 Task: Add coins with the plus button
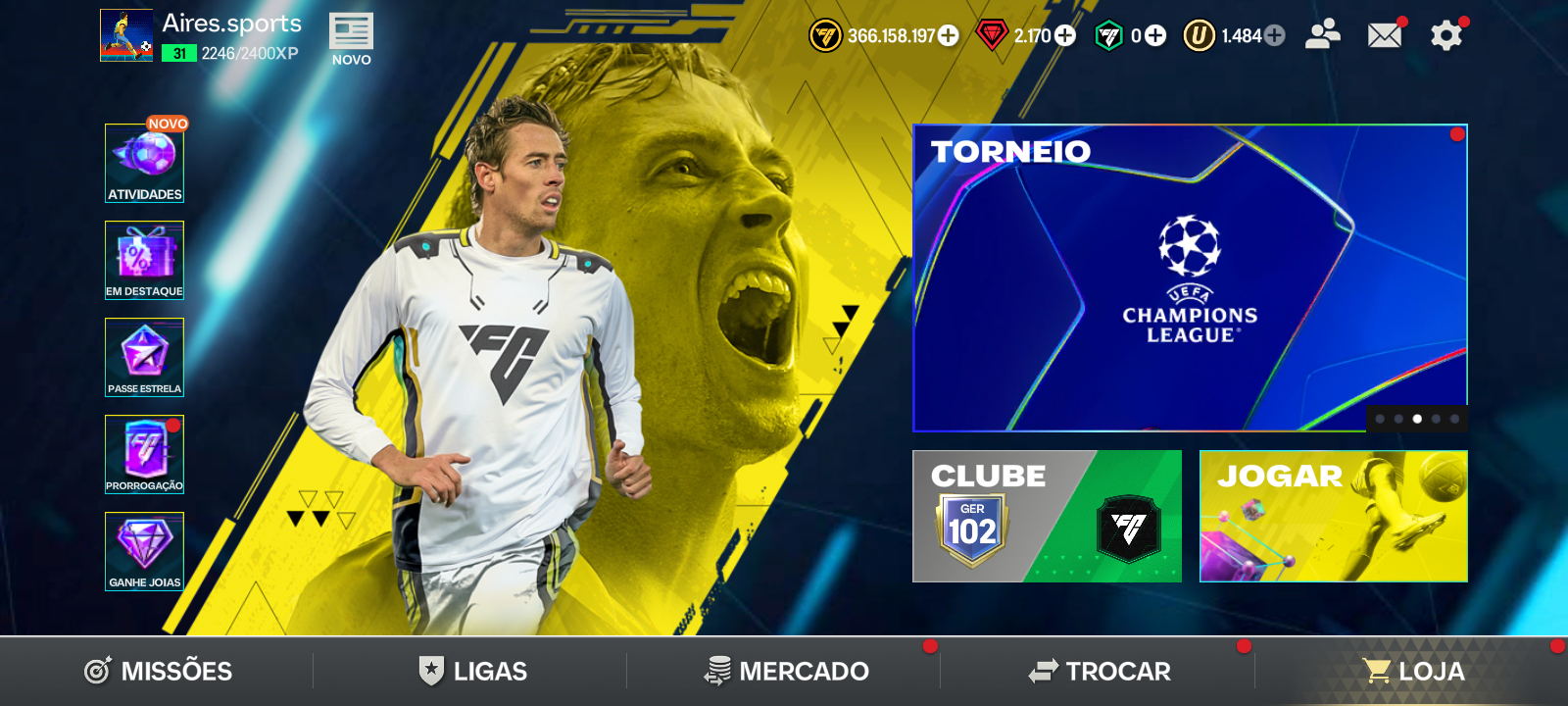[x=946, y=34]
